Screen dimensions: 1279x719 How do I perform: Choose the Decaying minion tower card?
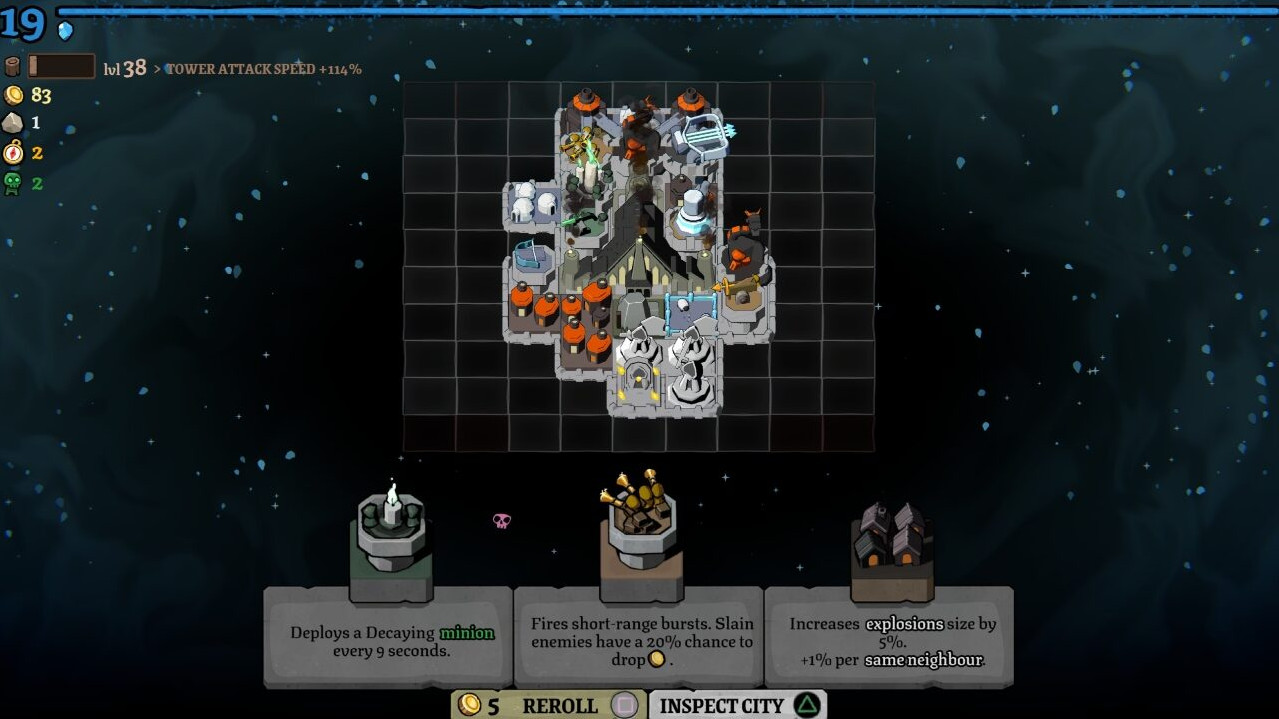click(388, 636)
